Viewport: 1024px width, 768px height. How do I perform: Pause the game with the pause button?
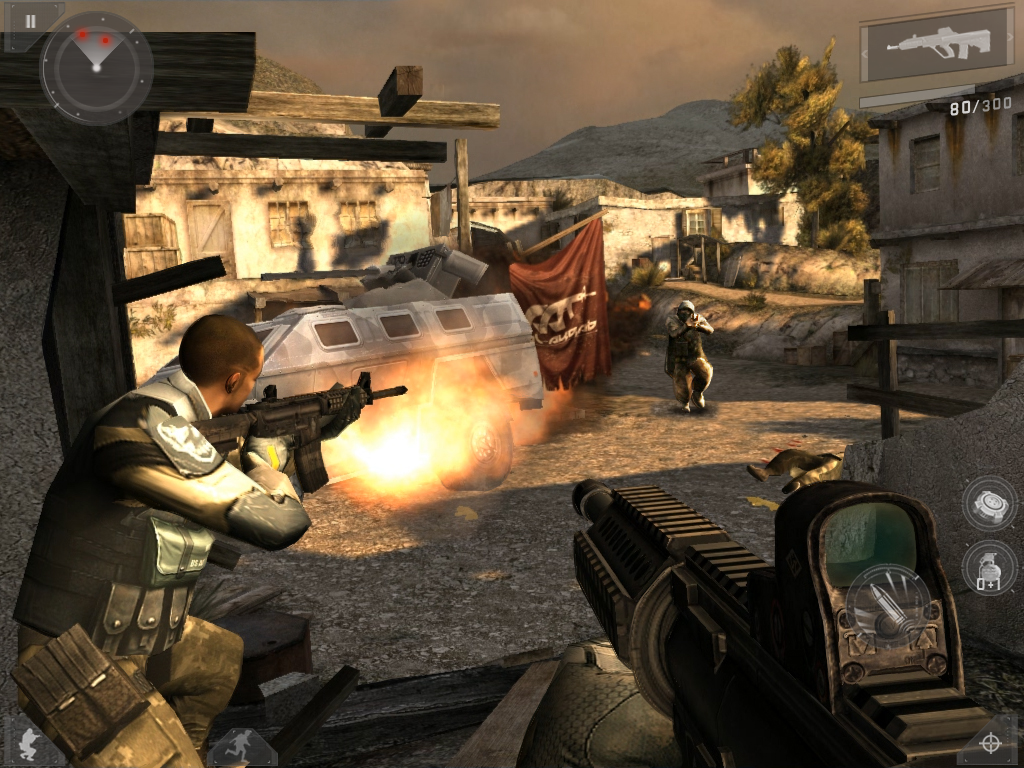pos(31,21)
